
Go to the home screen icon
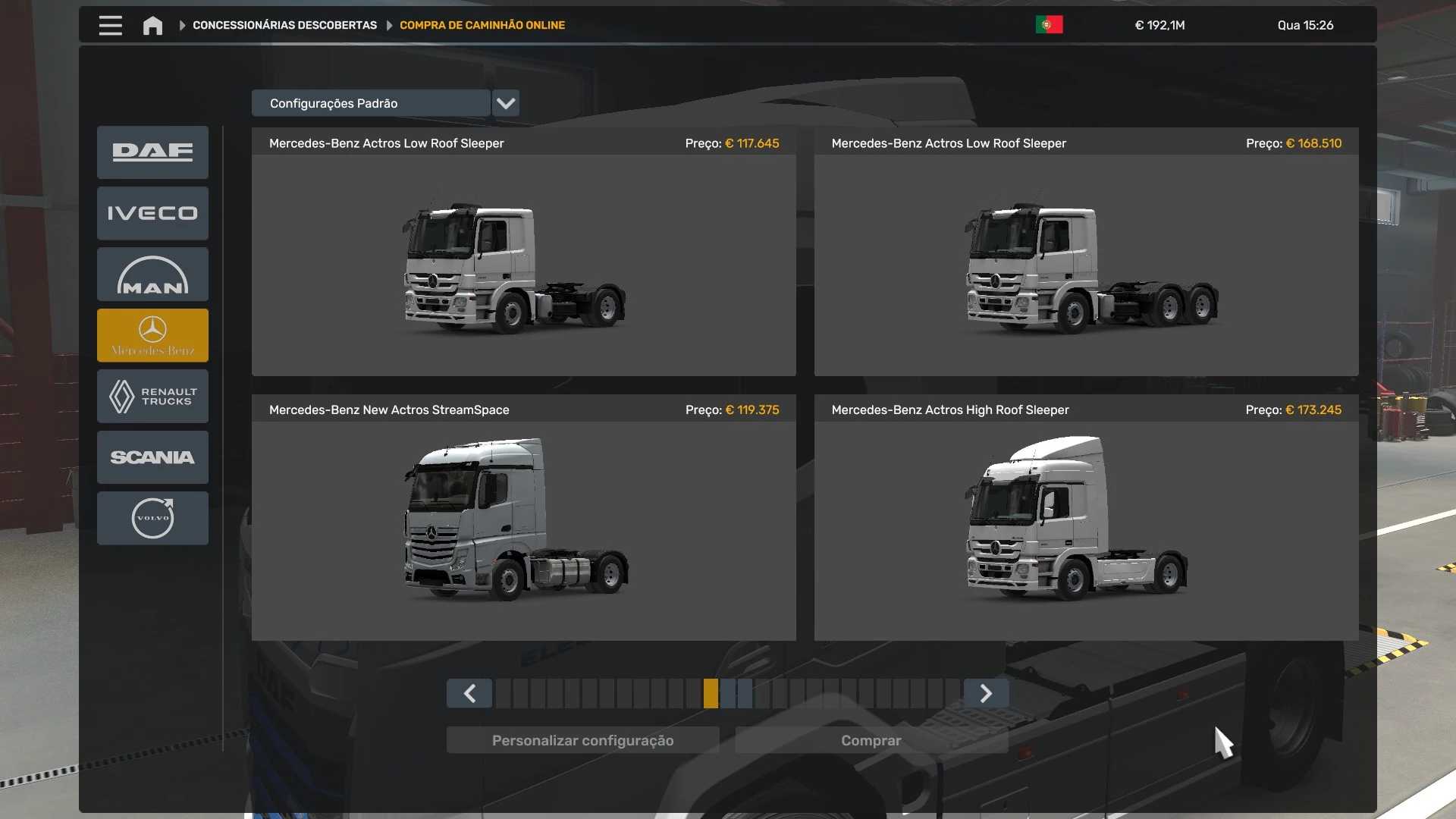(152, 26)
